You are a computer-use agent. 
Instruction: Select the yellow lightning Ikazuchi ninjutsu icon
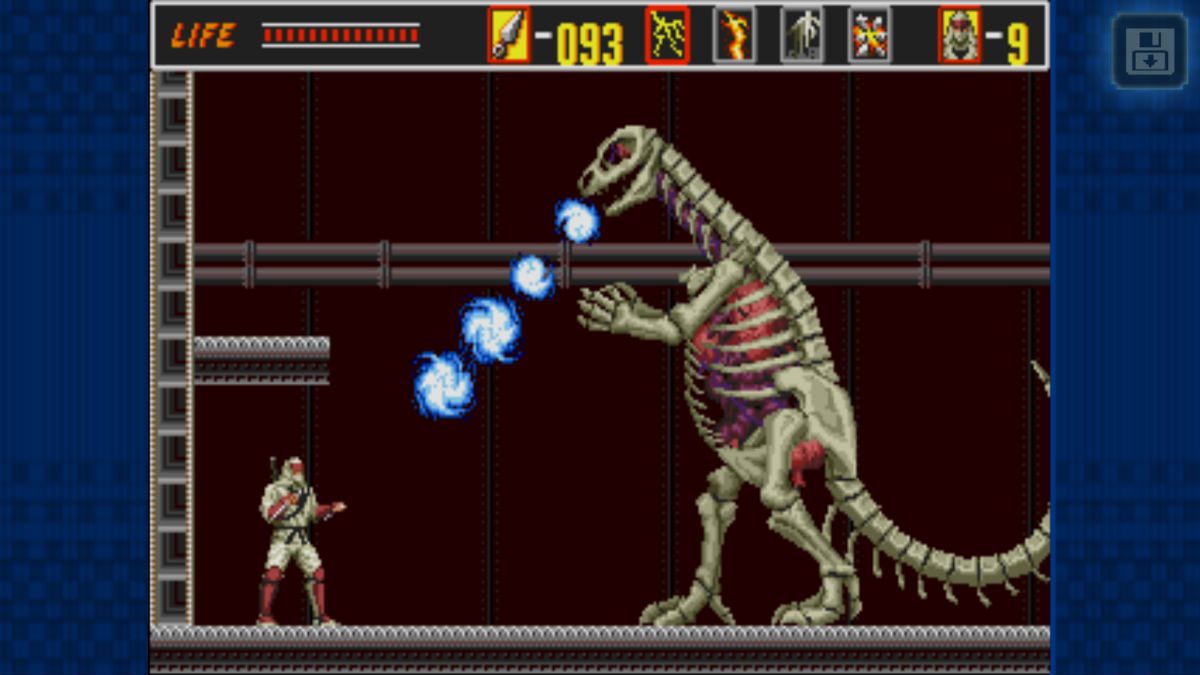667,35
